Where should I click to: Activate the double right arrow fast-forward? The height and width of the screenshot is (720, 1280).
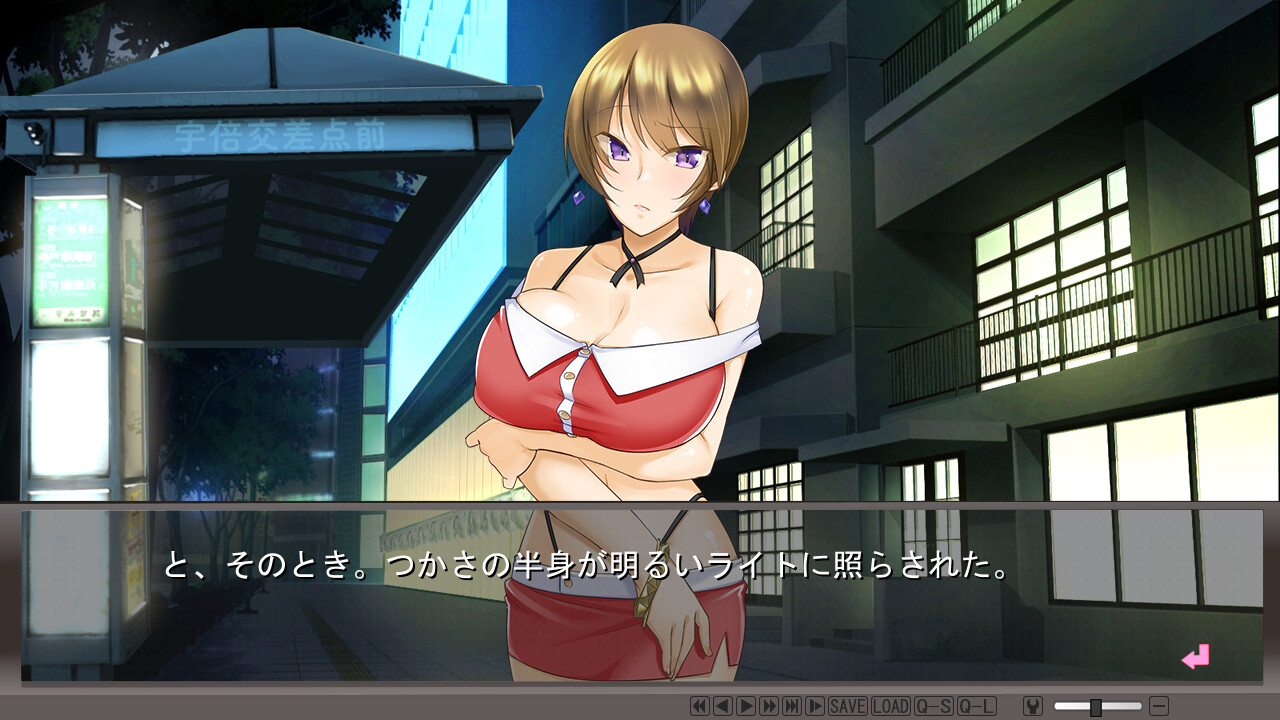click(769, 706)
